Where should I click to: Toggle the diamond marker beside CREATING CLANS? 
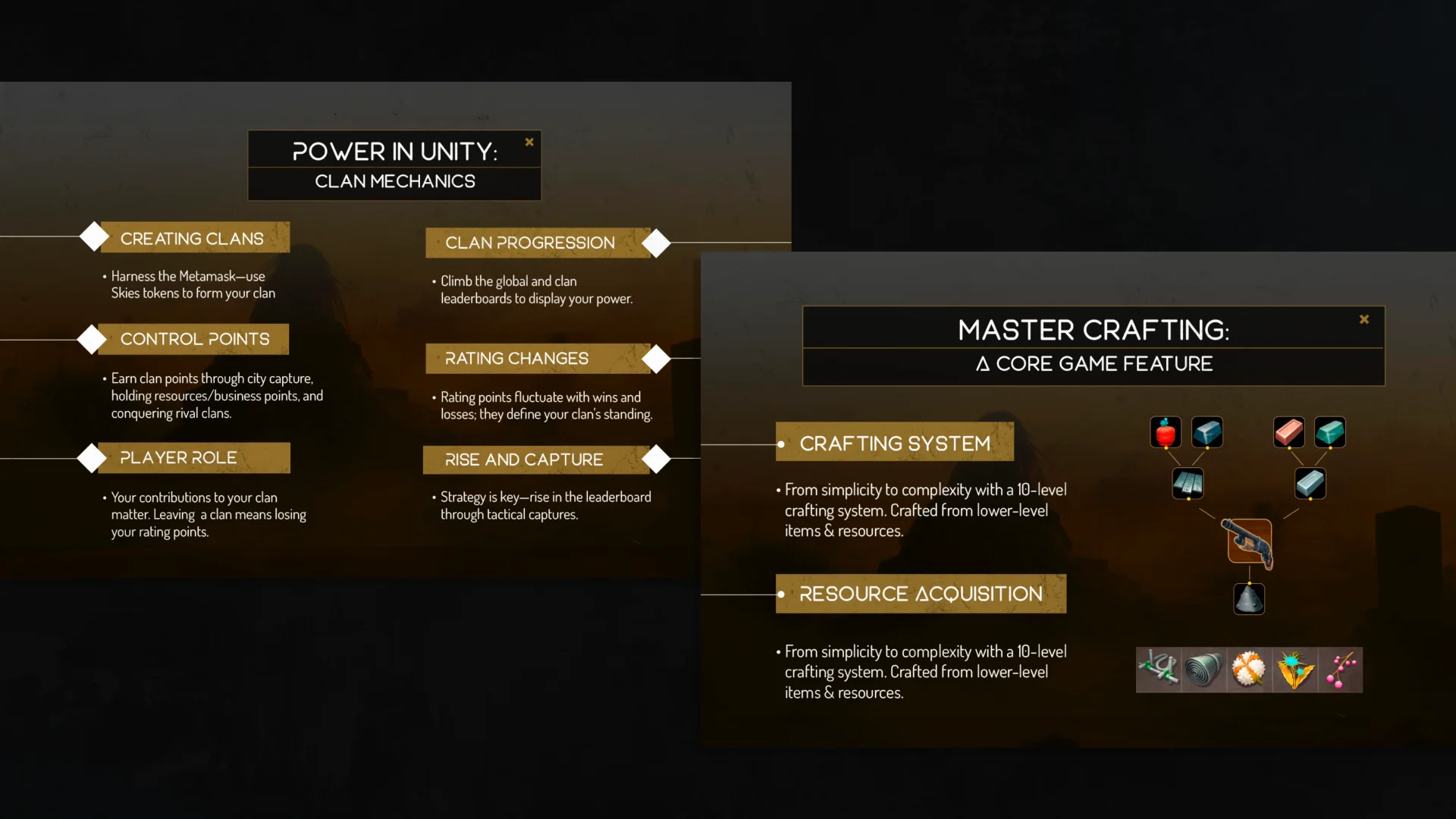(x=93, y=236)
